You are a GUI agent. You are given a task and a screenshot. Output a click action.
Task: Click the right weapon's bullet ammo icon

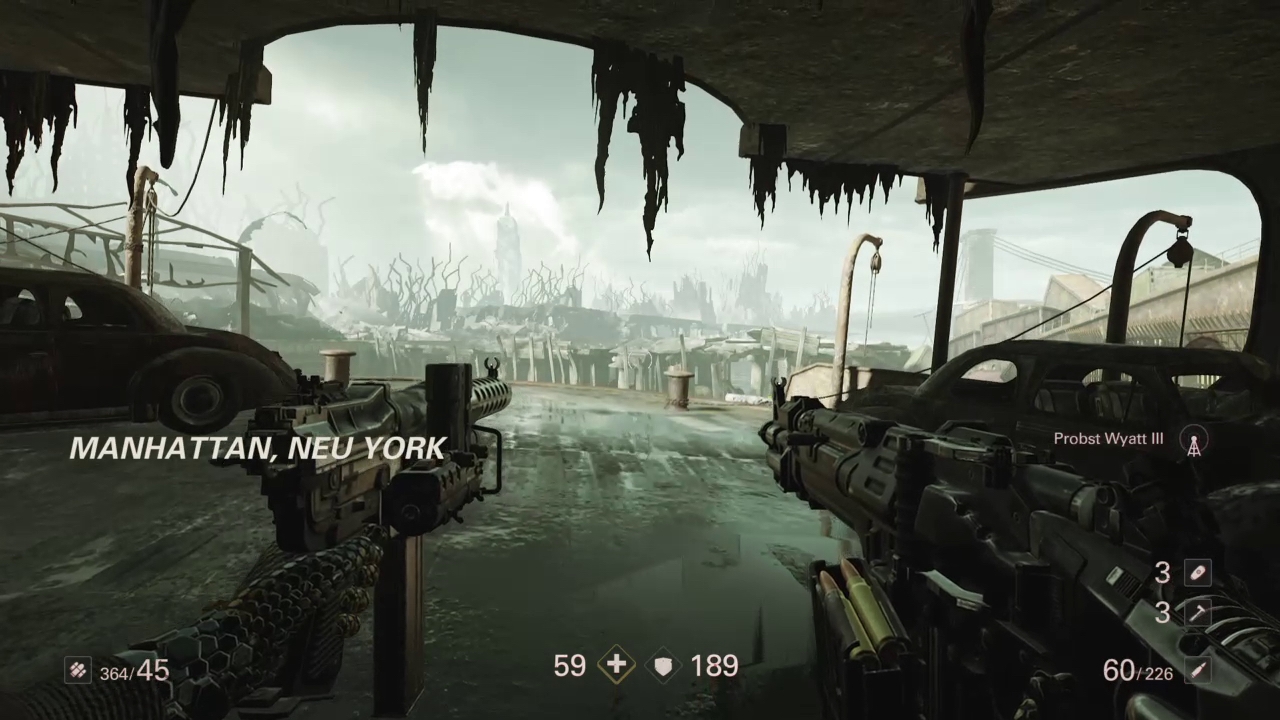click(x=1197, y=670)
